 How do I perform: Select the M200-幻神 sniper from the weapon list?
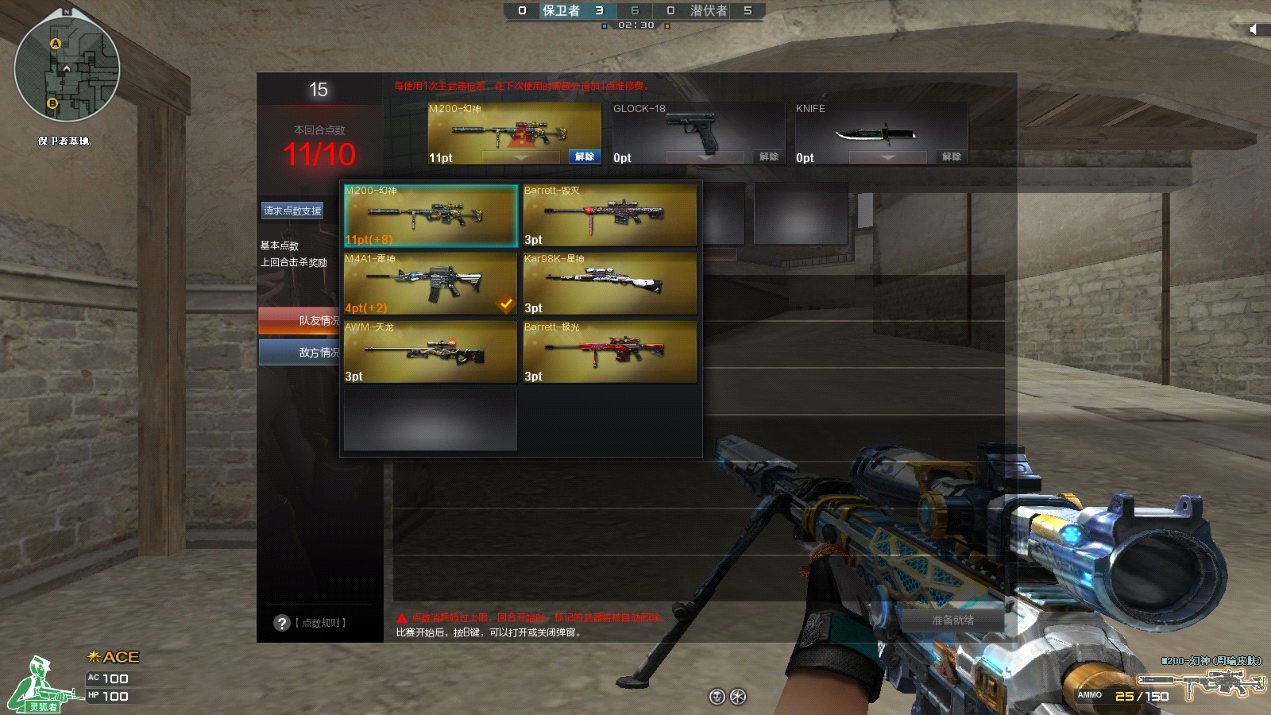[x=431, y=215]
